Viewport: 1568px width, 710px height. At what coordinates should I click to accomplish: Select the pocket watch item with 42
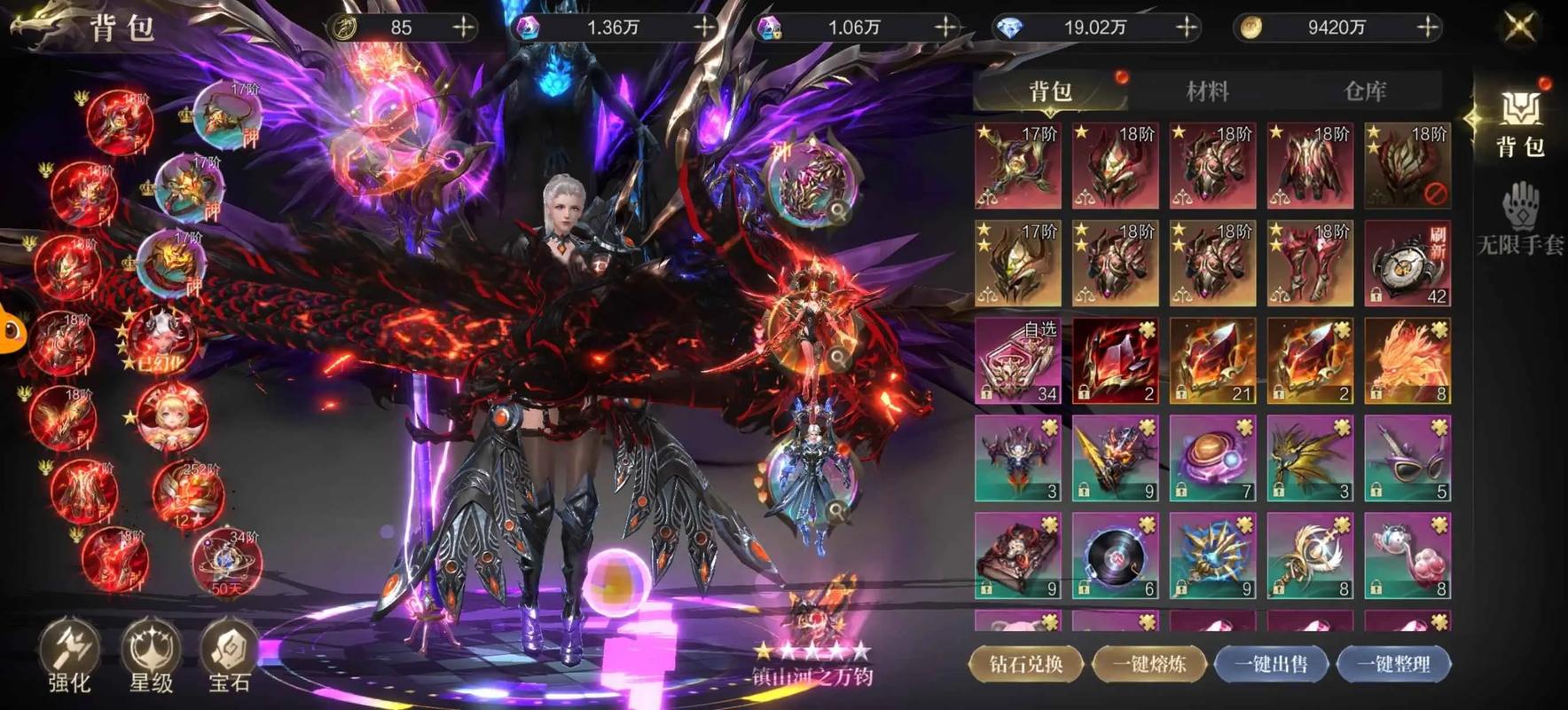click(x=1407, y=264)
